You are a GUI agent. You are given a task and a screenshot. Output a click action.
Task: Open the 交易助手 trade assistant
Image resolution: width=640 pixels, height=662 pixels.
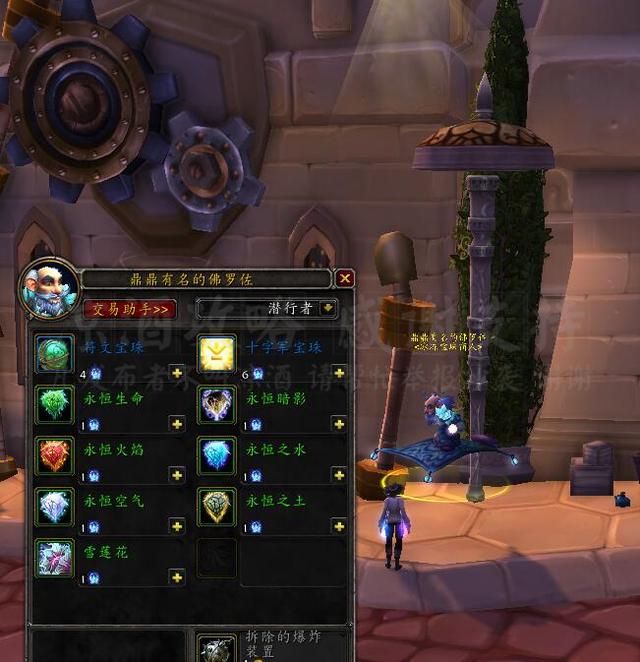[x=129, y=309]
